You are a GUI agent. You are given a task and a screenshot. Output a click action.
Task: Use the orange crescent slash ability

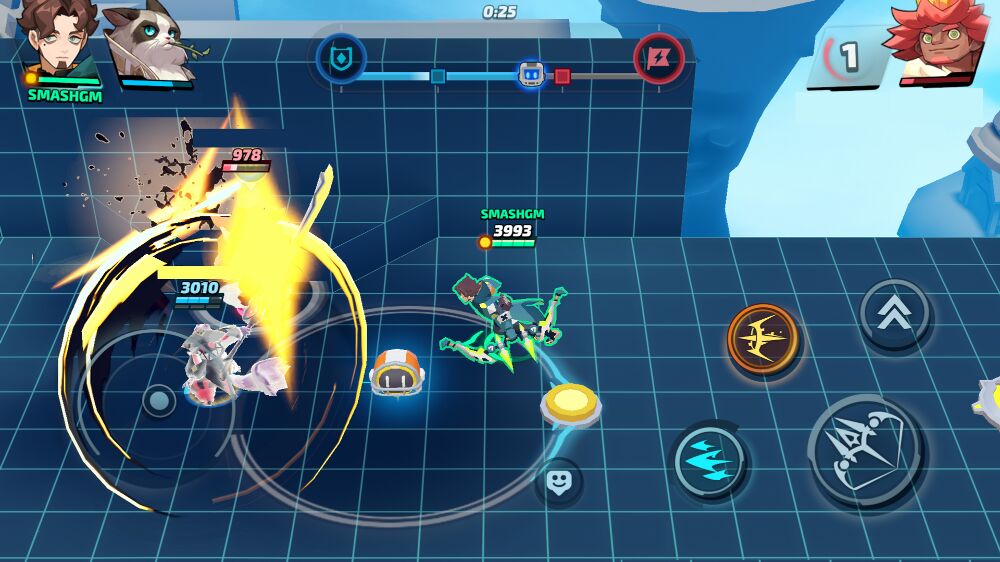763,340
